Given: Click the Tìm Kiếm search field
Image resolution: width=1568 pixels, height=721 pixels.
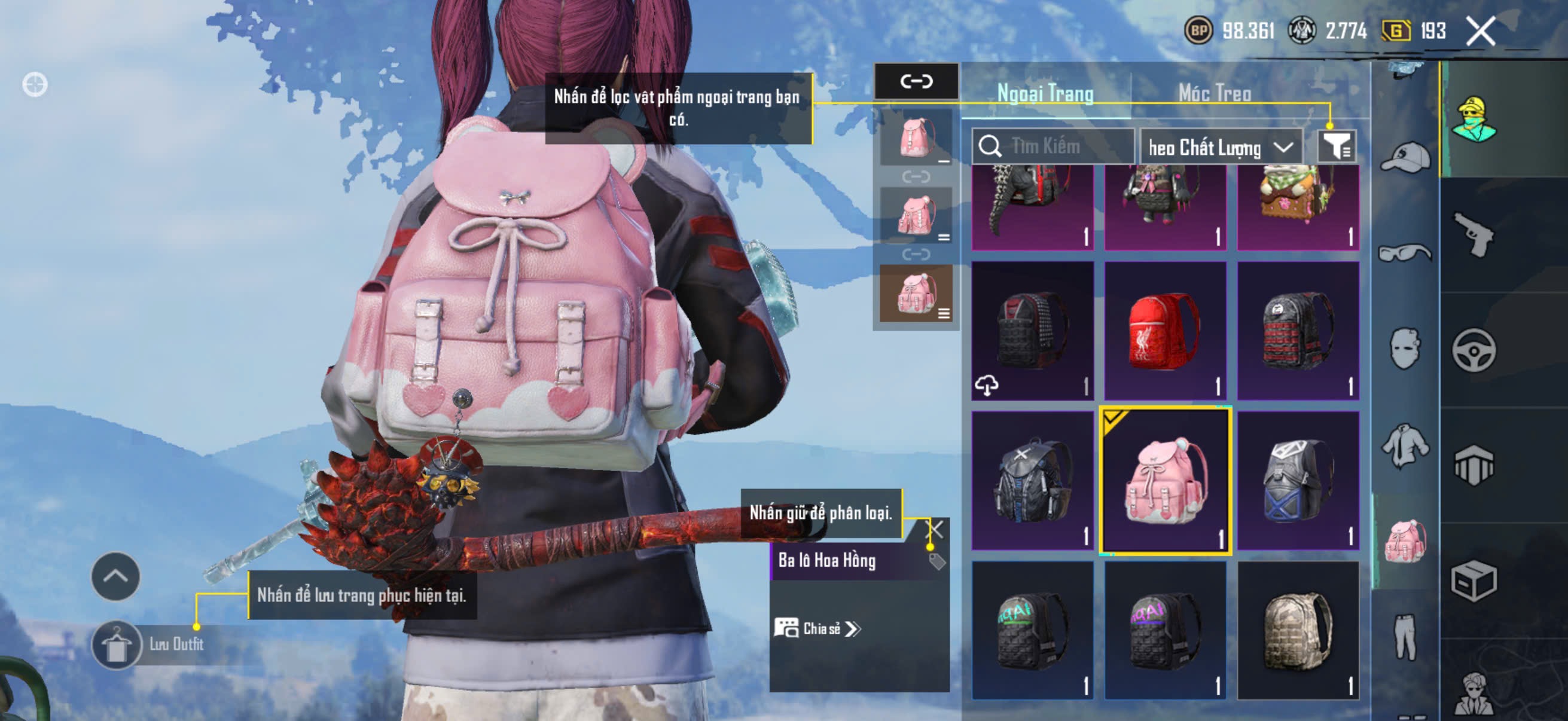Looking at the screenshot, I should pos(1053,146).
